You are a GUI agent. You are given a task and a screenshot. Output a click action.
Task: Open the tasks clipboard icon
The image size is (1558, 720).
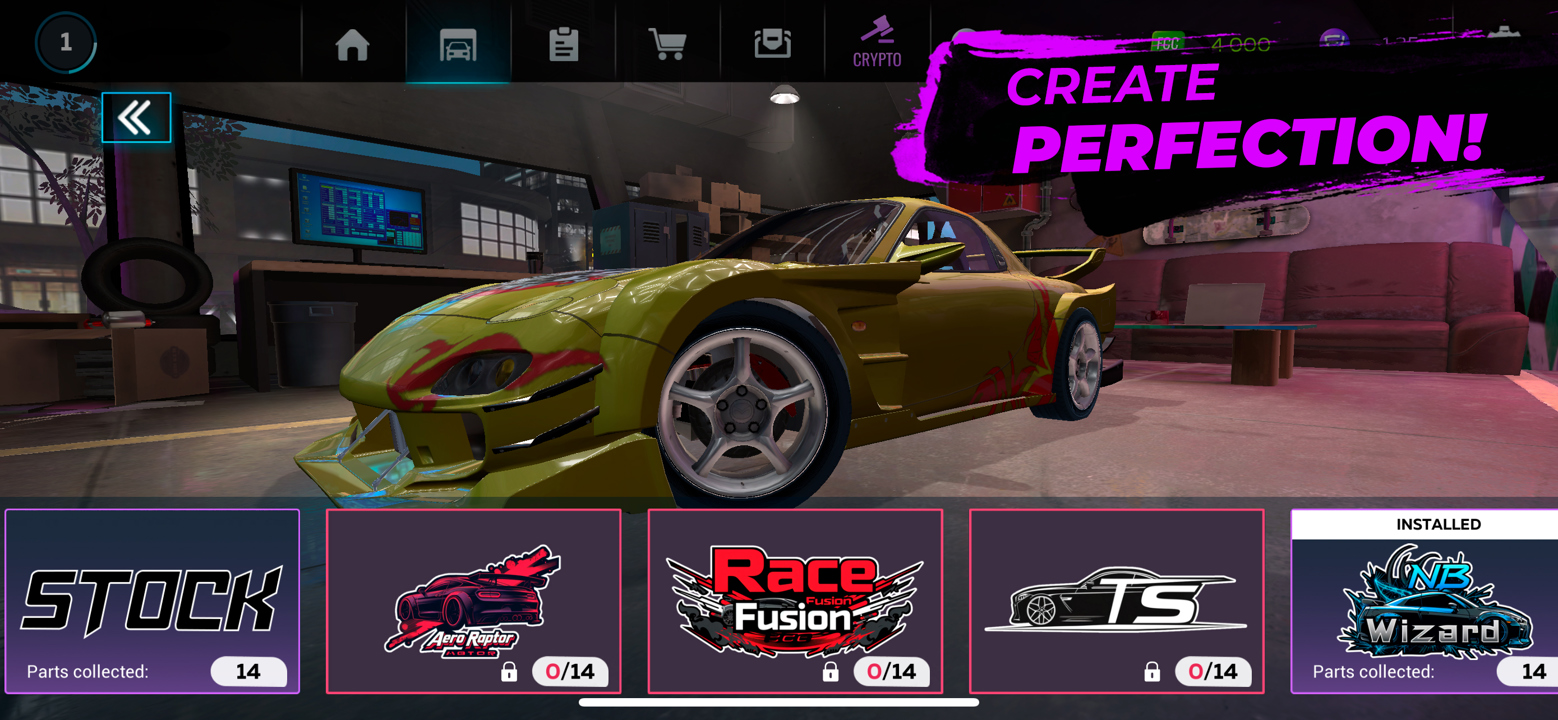(x=565, y=42)
